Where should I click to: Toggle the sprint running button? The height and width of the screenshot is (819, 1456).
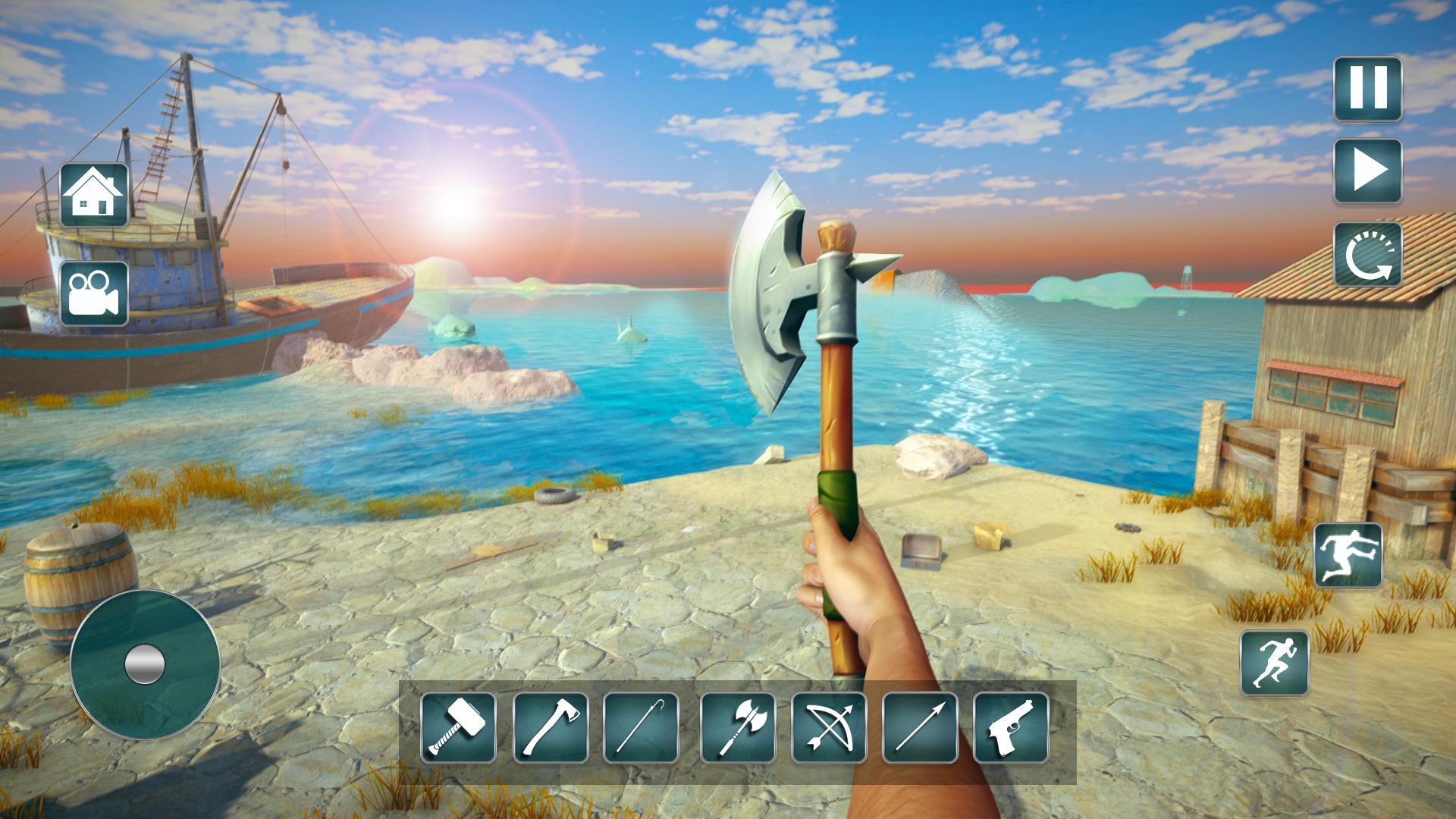click(x=1275, y=663)
